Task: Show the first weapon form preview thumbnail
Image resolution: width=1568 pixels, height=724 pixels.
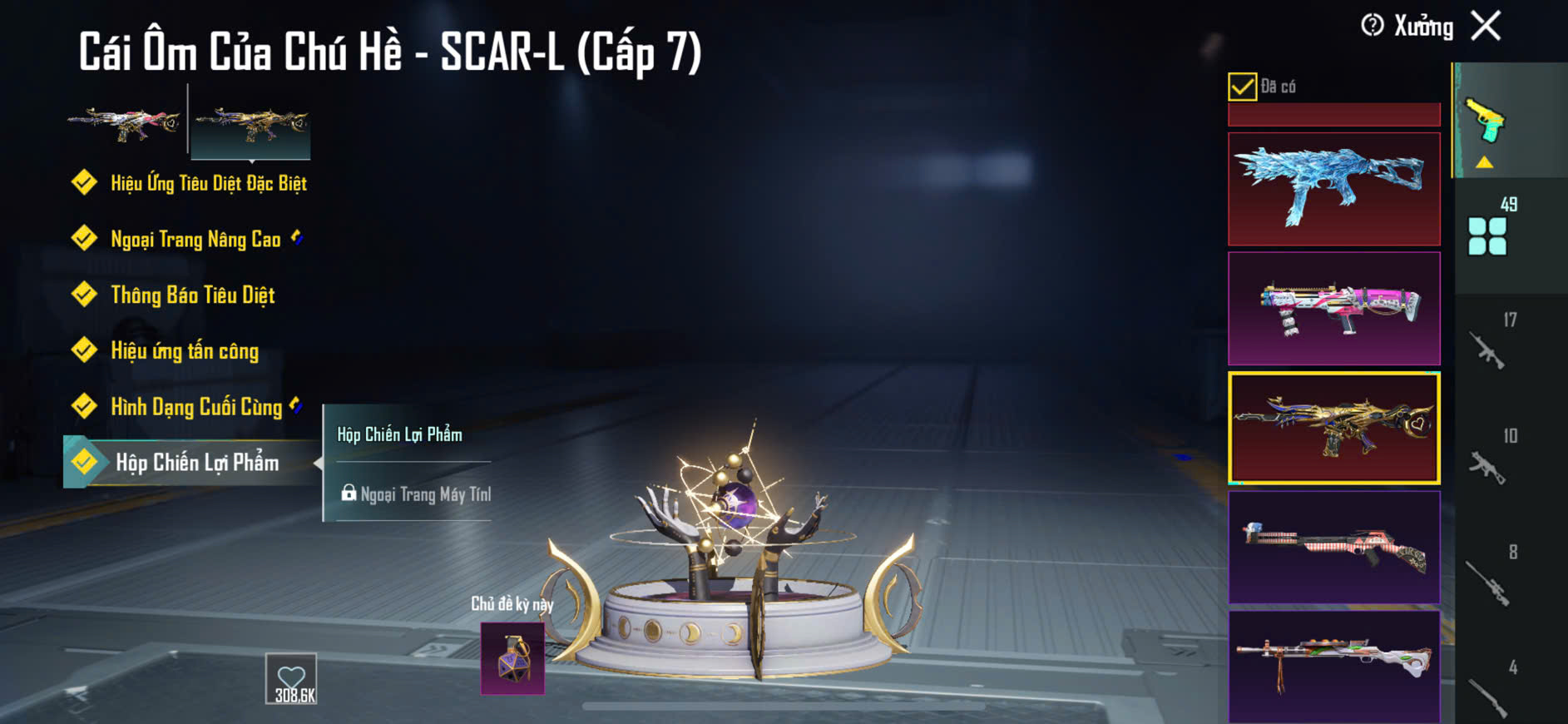Action: 125,123
